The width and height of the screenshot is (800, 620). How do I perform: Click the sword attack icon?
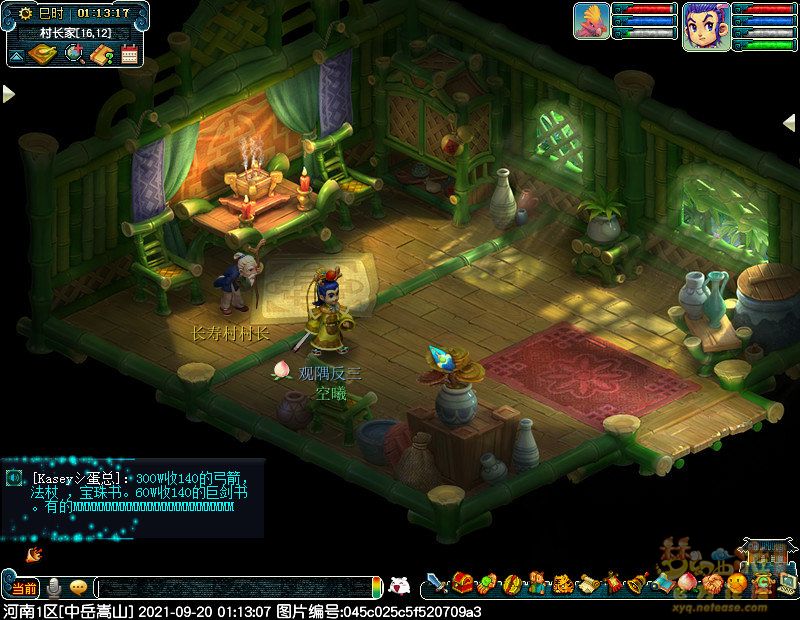click(x=436, y=582)
